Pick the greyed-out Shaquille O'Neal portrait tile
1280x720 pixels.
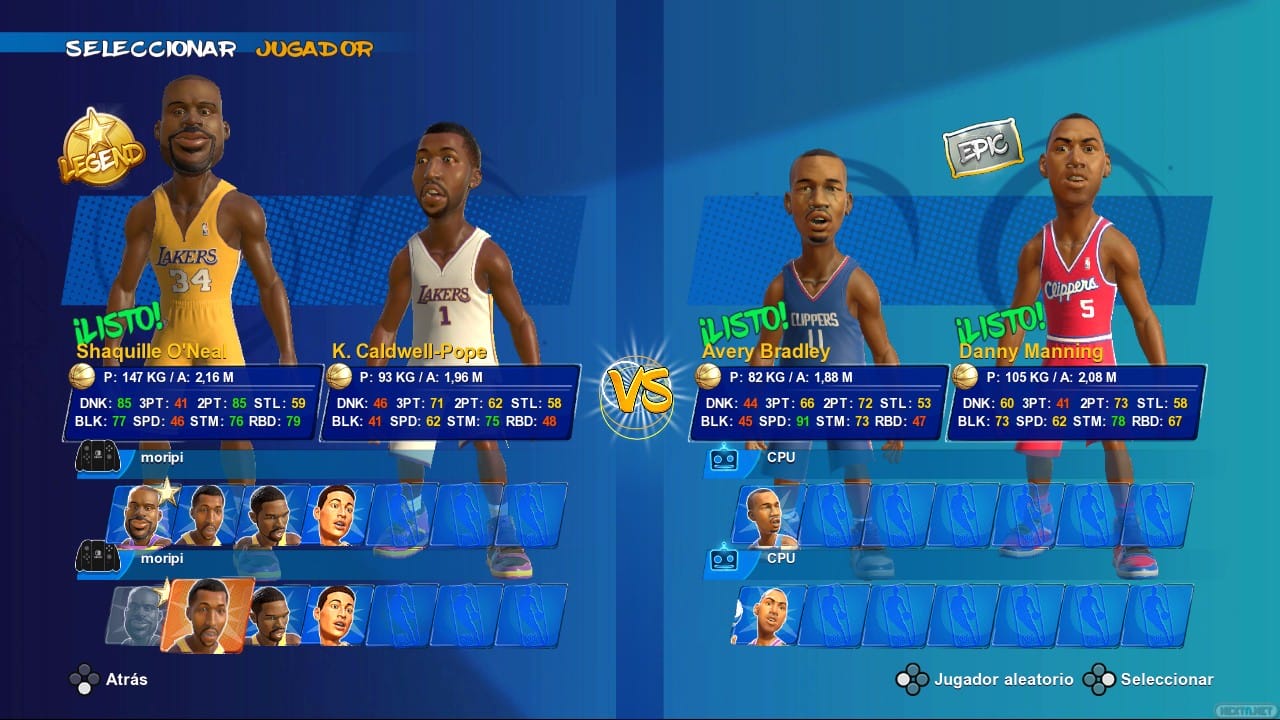[x=135, y=614]
